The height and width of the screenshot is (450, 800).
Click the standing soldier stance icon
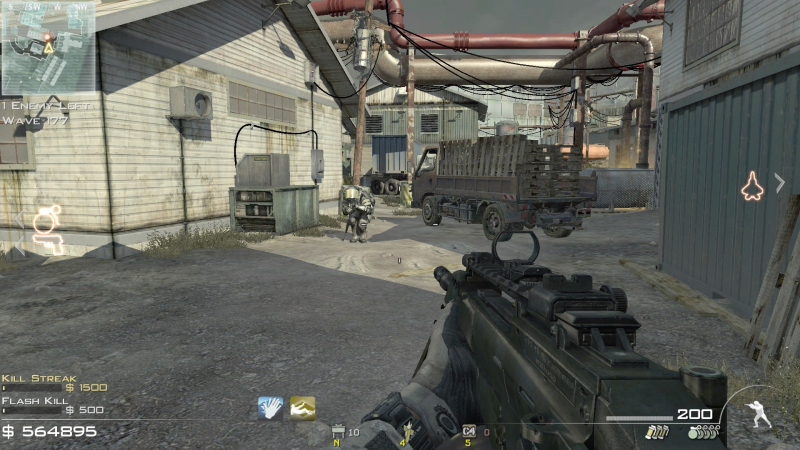[x=759, y=414]
